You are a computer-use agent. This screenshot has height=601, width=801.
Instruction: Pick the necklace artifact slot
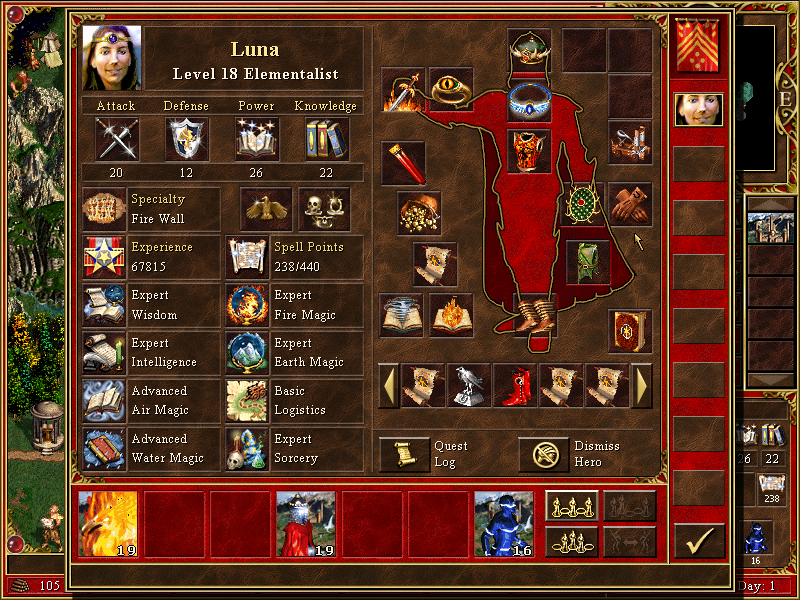pos(529,99)
